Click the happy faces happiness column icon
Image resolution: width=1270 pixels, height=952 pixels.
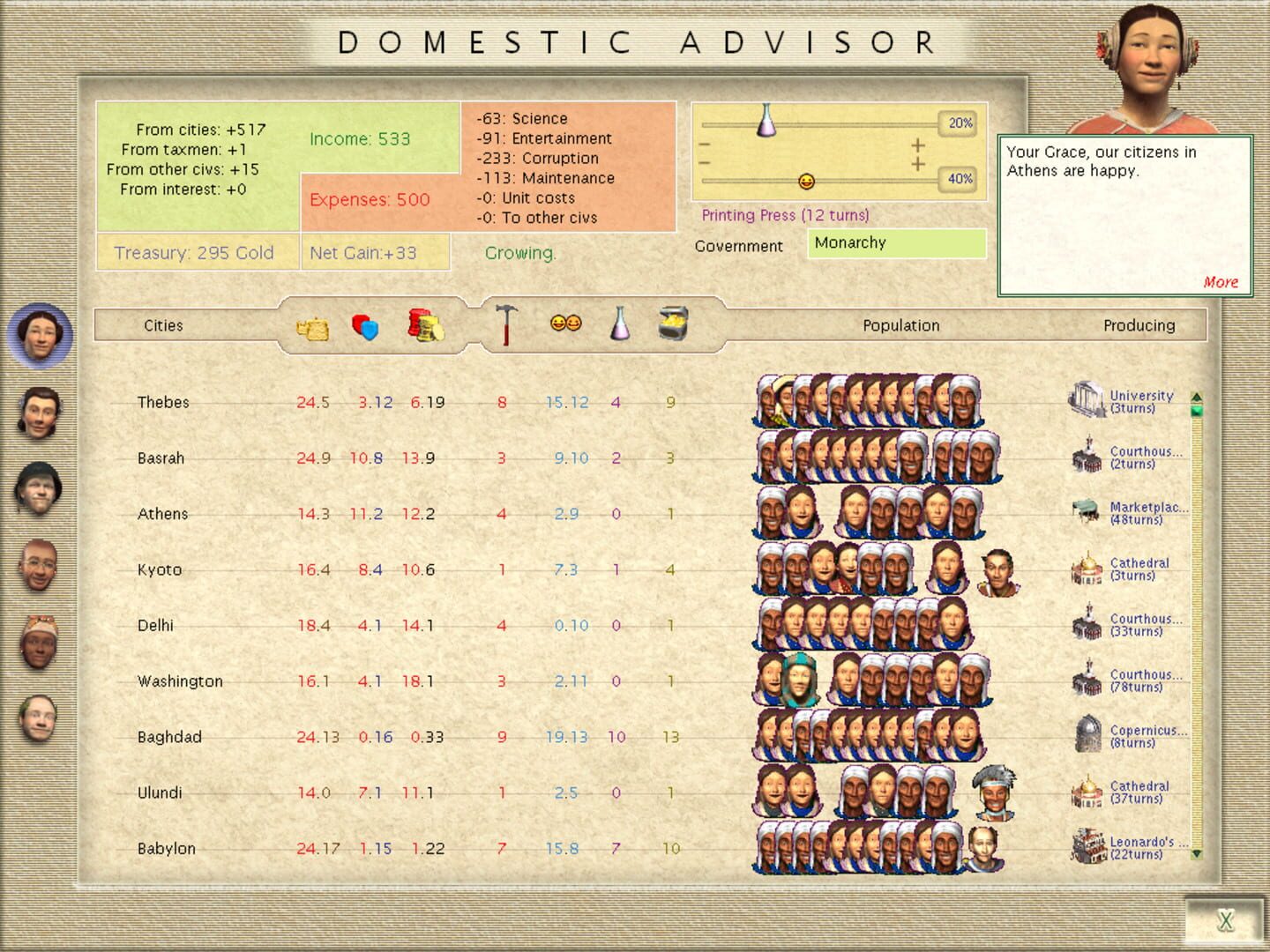[568, 324]
